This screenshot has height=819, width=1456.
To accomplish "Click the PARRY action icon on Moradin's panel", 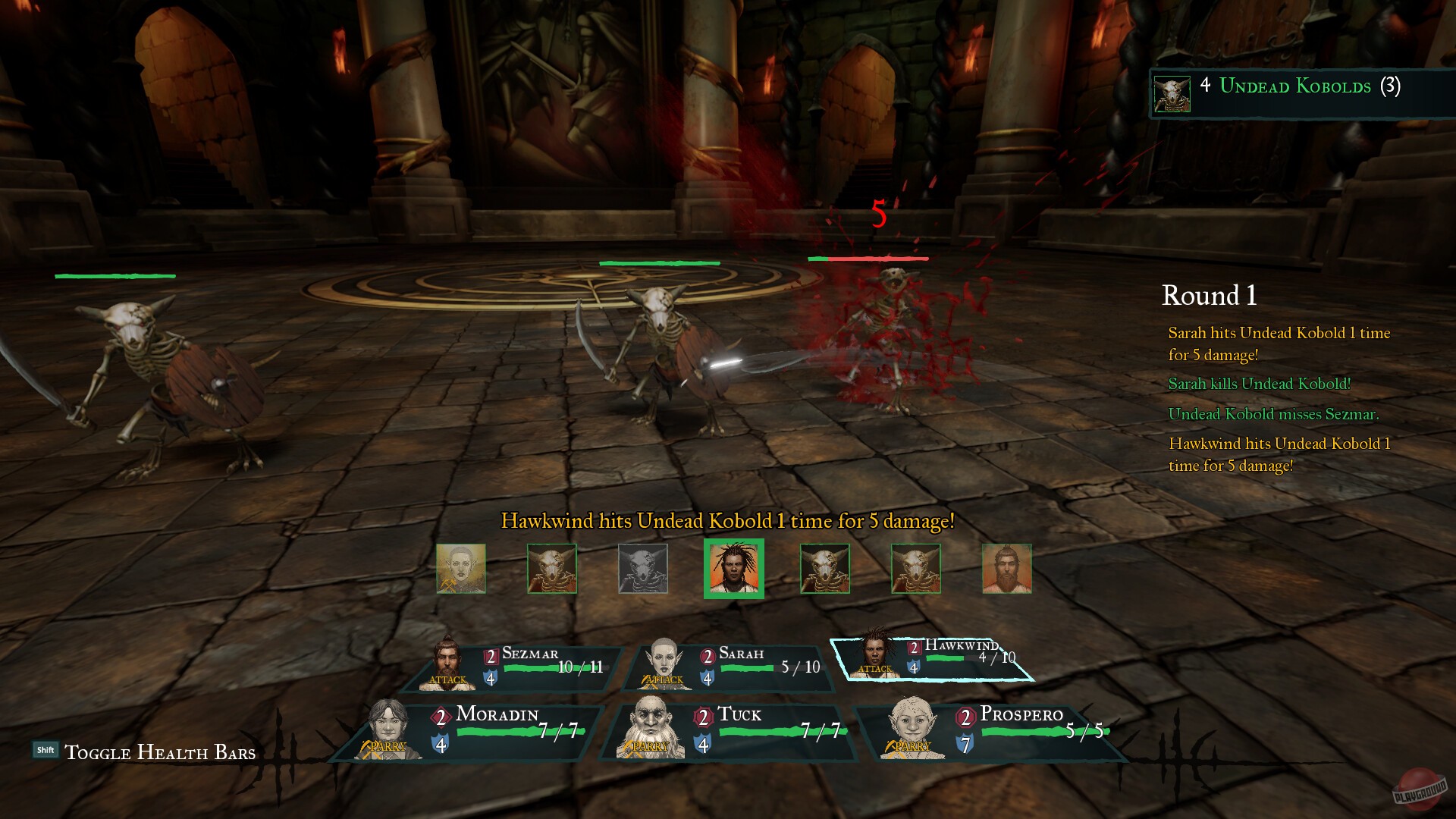I will (387, 746).
